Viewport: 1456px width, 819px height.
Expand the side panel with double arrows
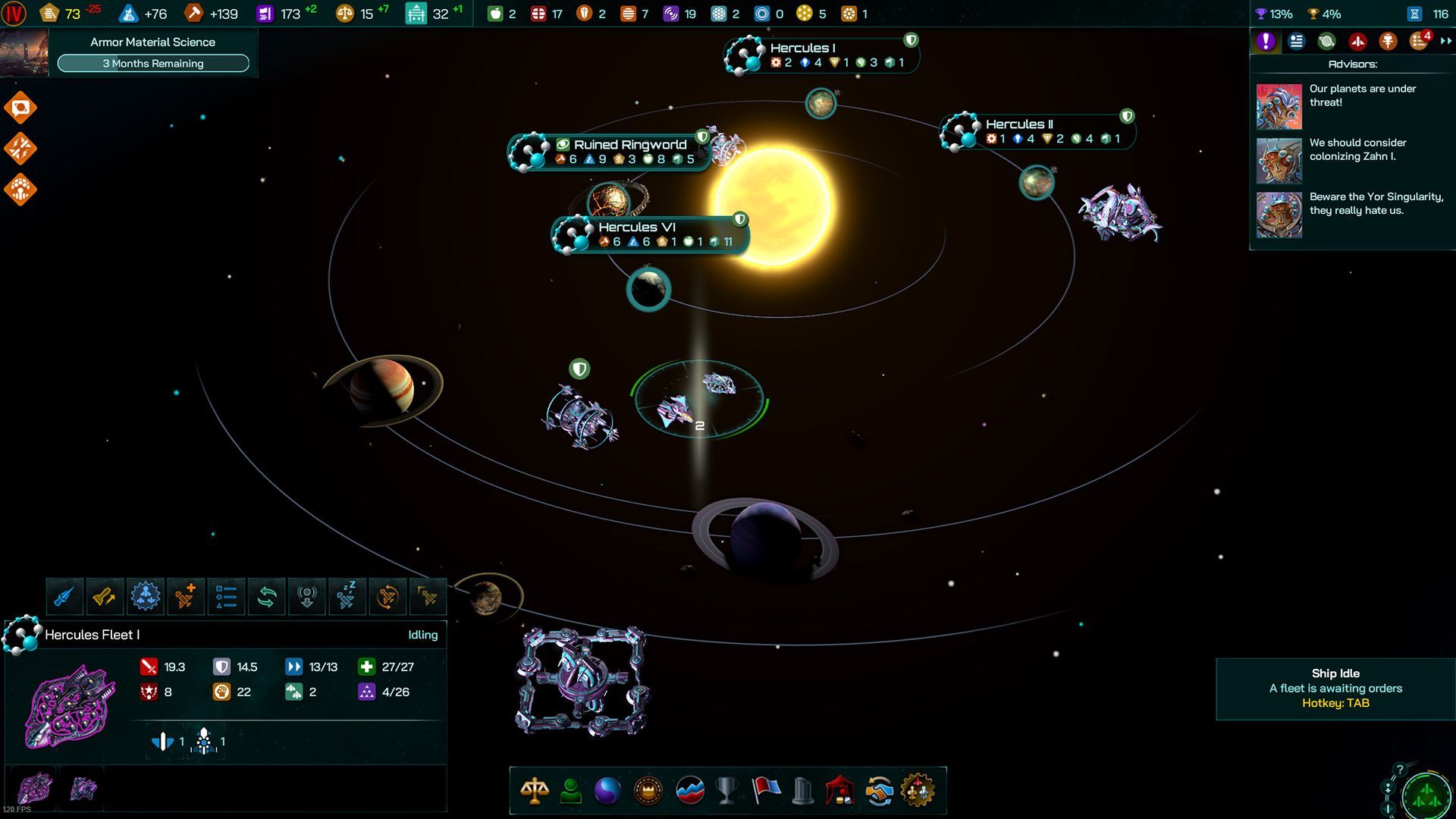tap(1445, 42)
